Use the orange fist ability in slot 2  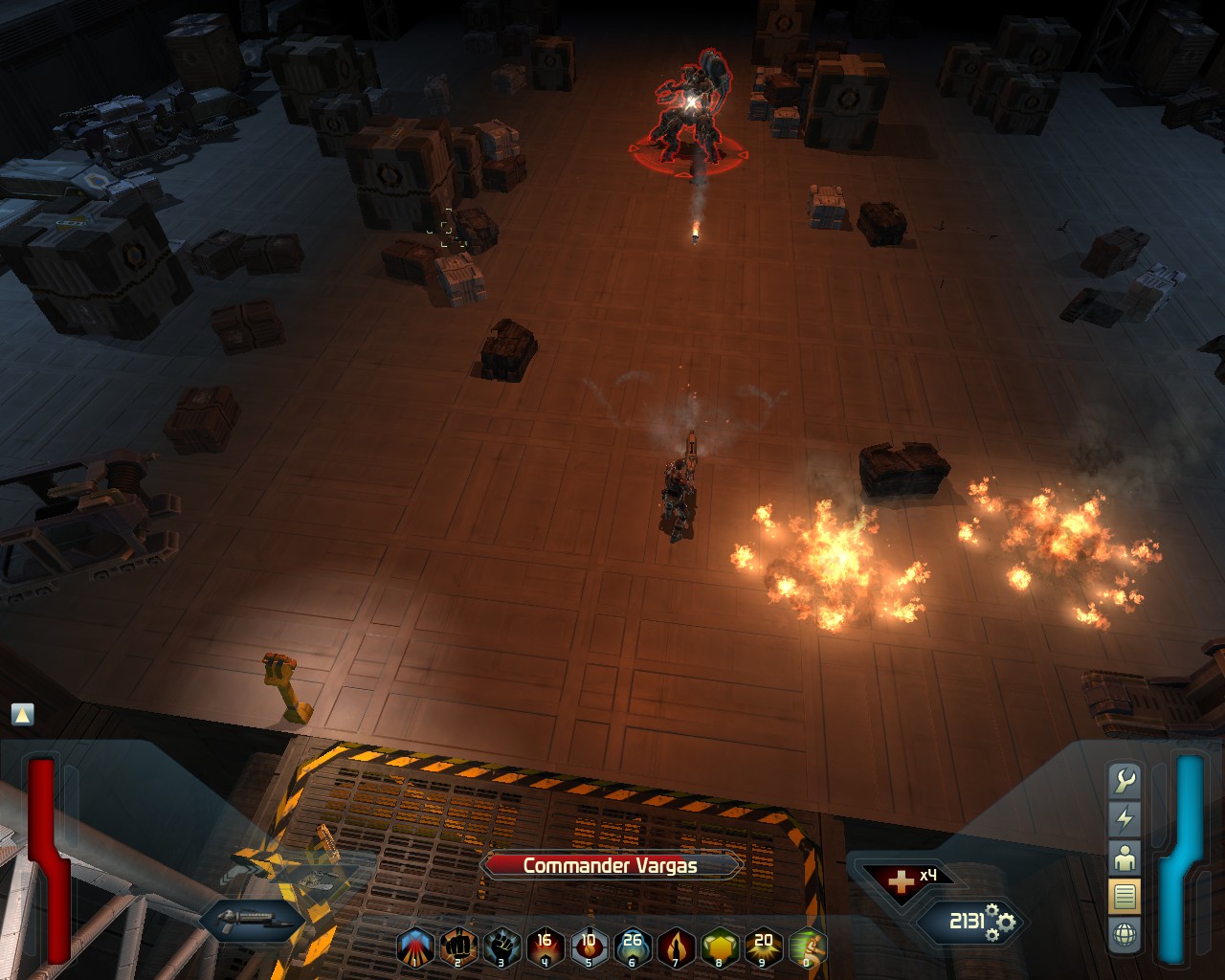point(458,947)
